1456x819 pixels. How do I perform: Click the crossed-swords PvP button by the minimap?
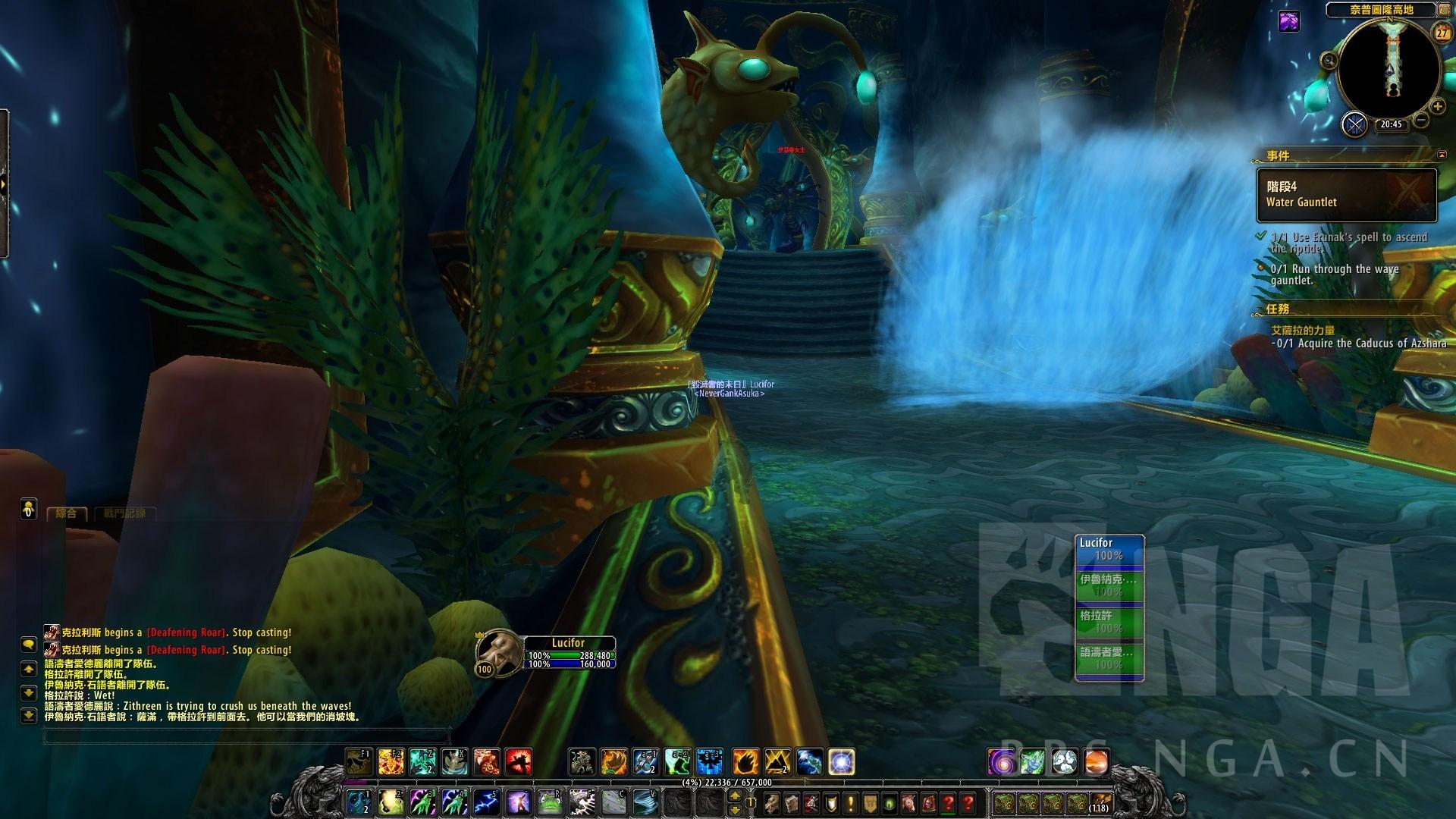point(1354,124)
